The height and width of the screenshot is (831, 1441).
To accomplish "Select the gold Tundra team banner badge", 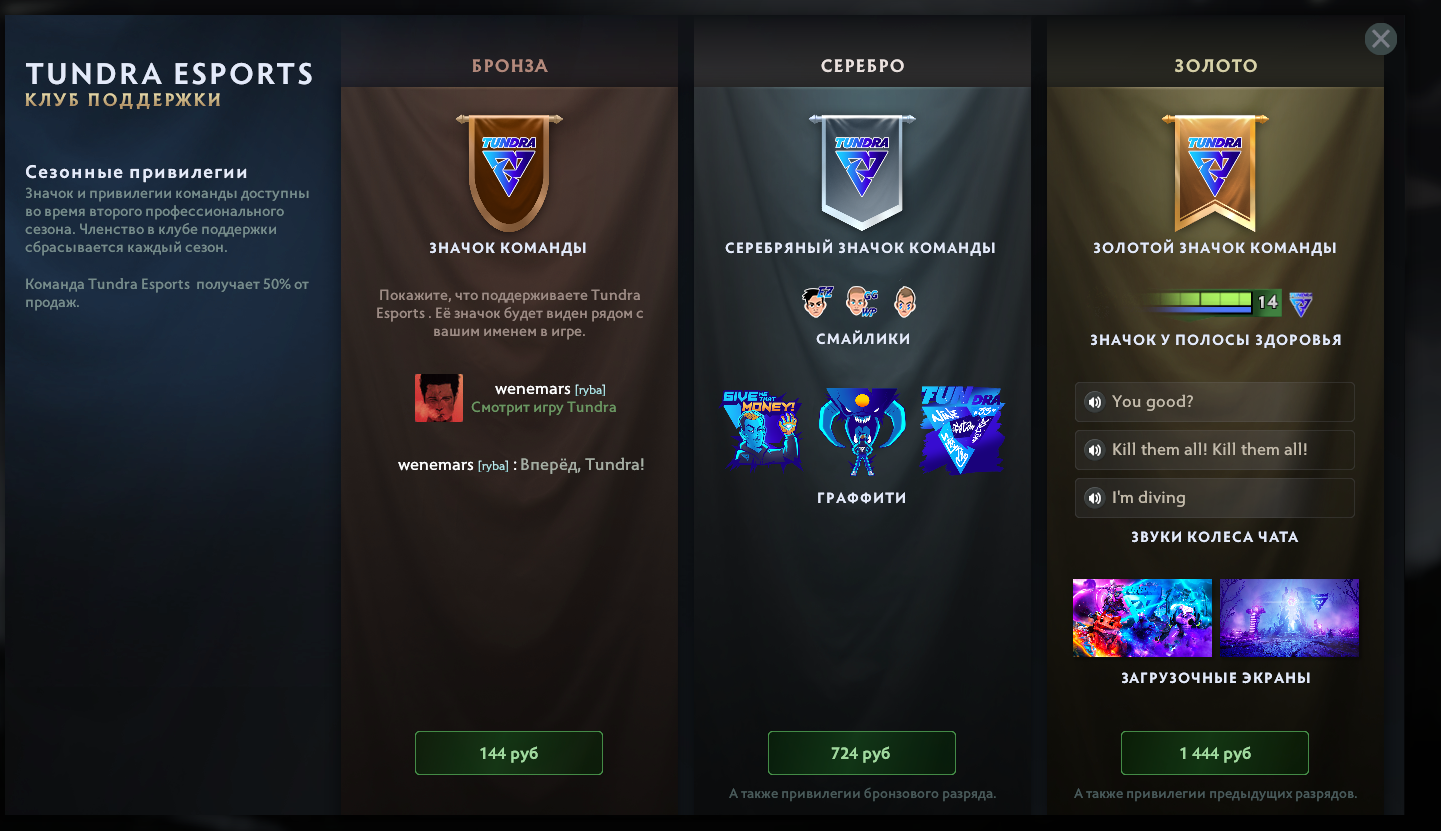I will point(1214,170).
